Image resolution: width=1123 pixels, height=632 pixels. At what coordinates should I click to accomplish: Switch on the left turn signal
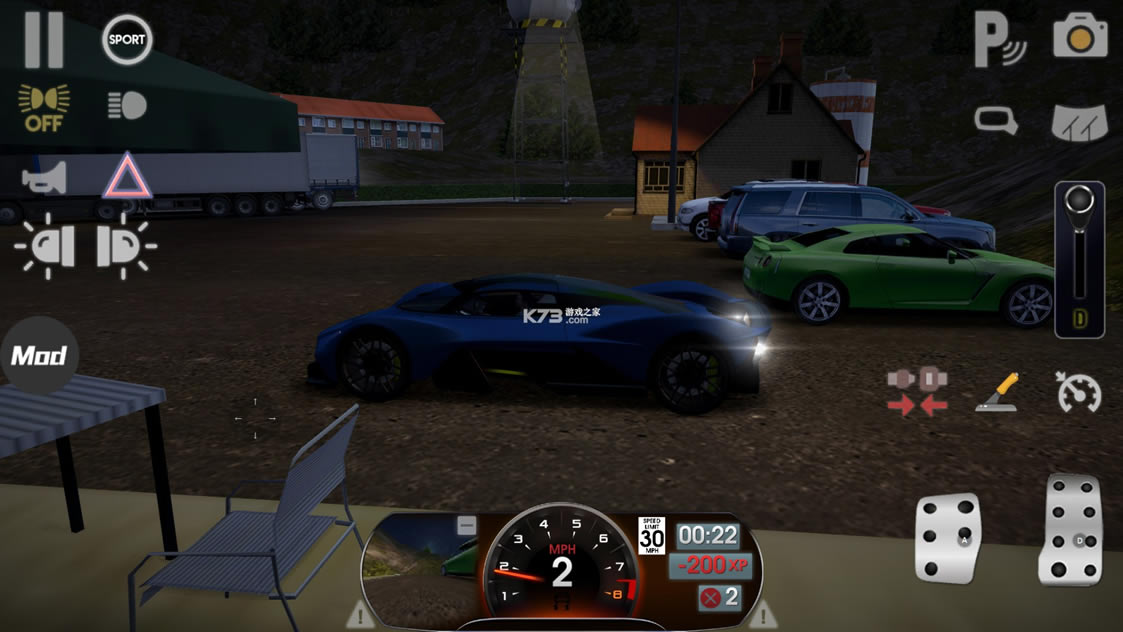click(x=44, y=246)
